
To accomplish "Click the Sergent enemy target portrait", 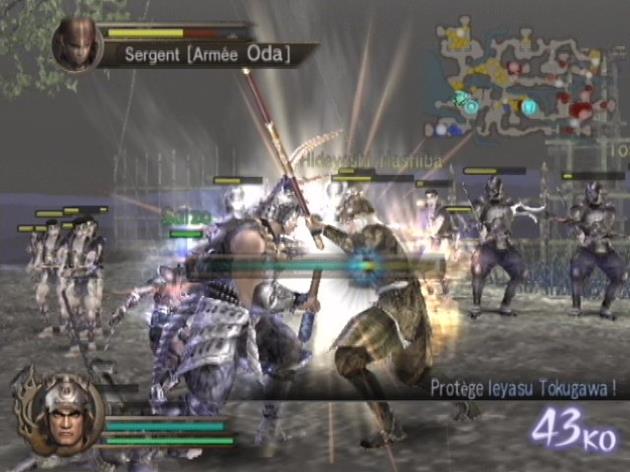I will 77,46.
